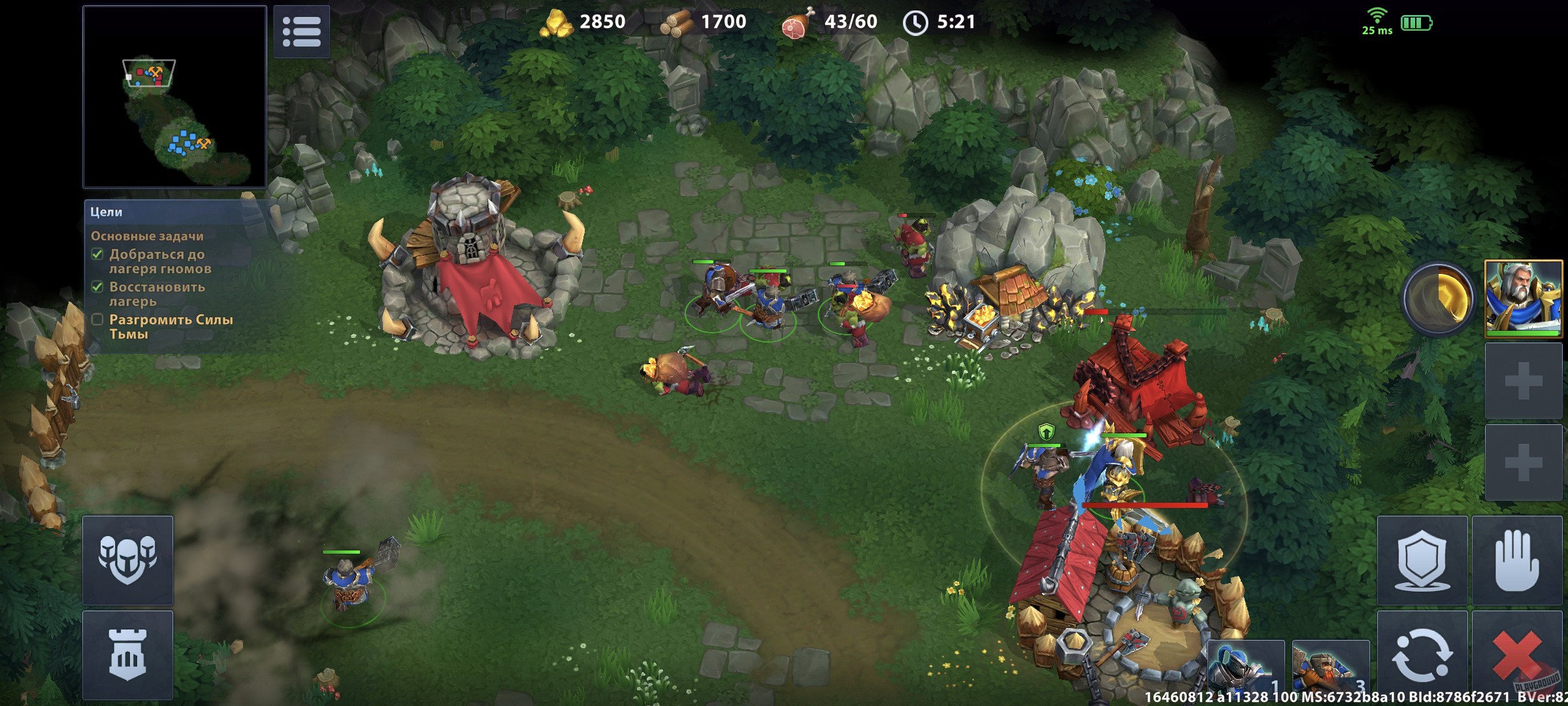Select the castle tower icon above troops
Viewport: 1568px width, 706px height.
(x=128, y=656)
